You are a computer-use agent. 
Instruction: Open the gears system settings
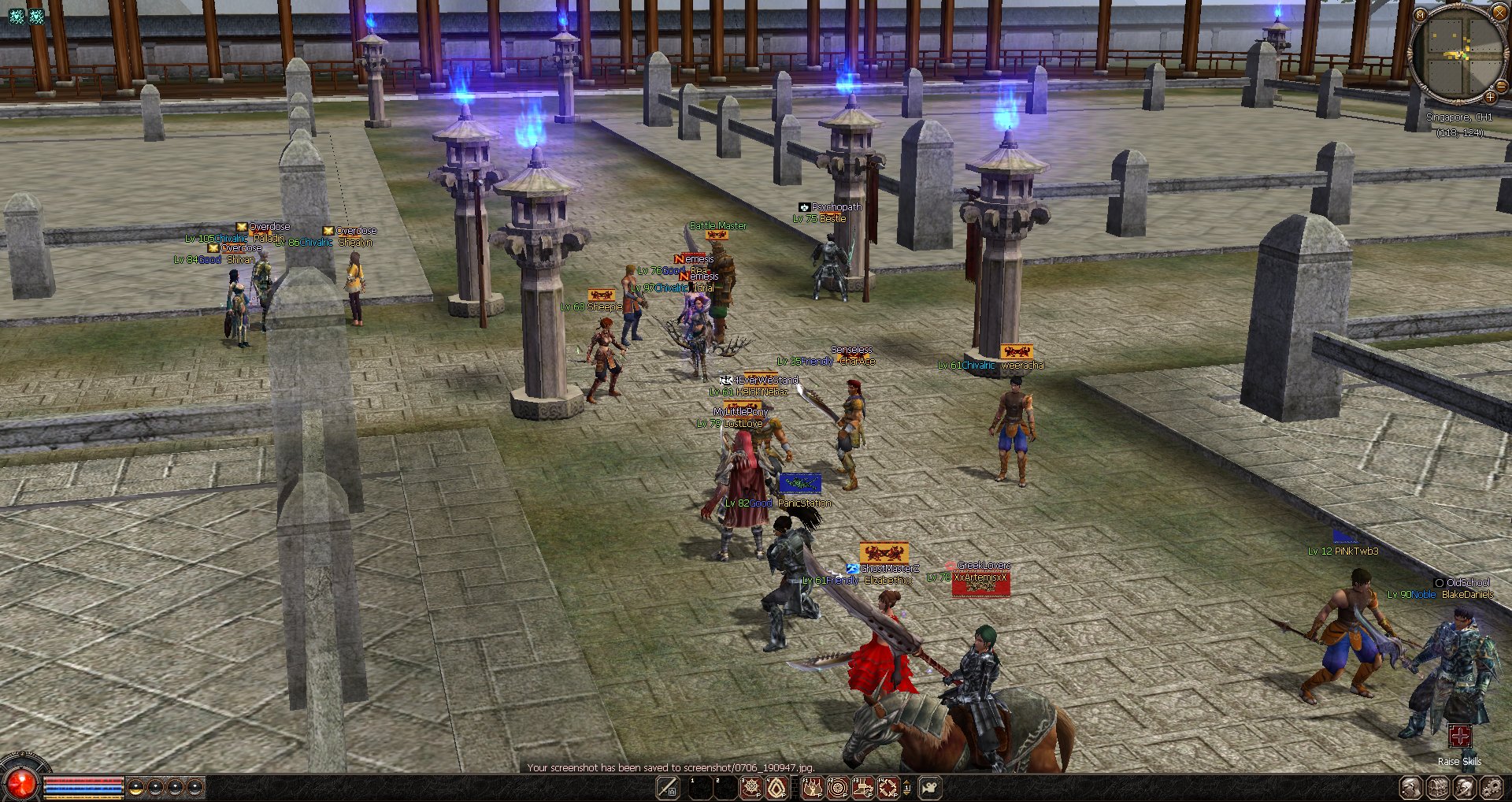pyautogui.click(x=1492, y=787)
